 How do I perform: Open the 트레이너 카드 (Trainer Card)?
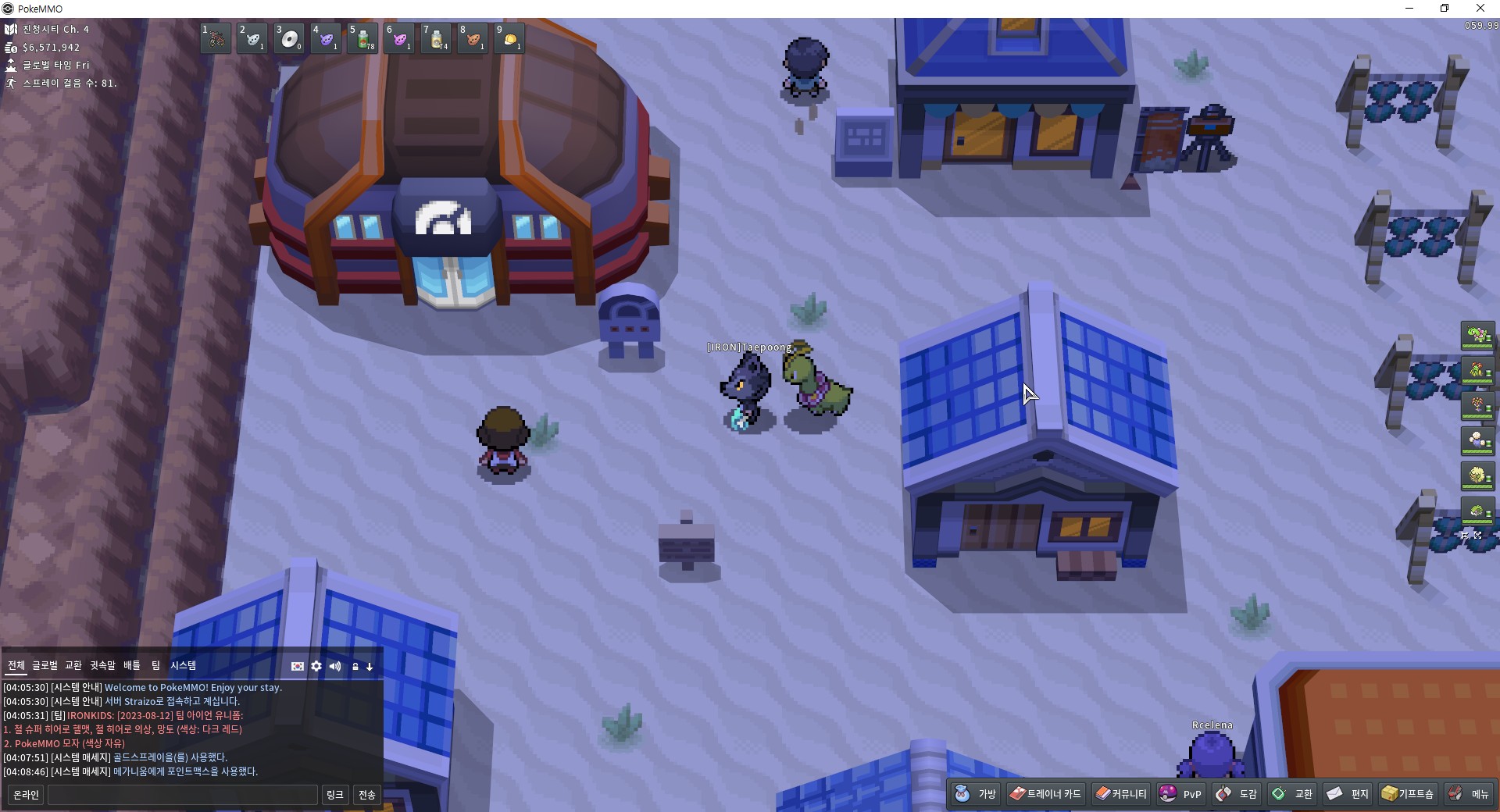1045,794
